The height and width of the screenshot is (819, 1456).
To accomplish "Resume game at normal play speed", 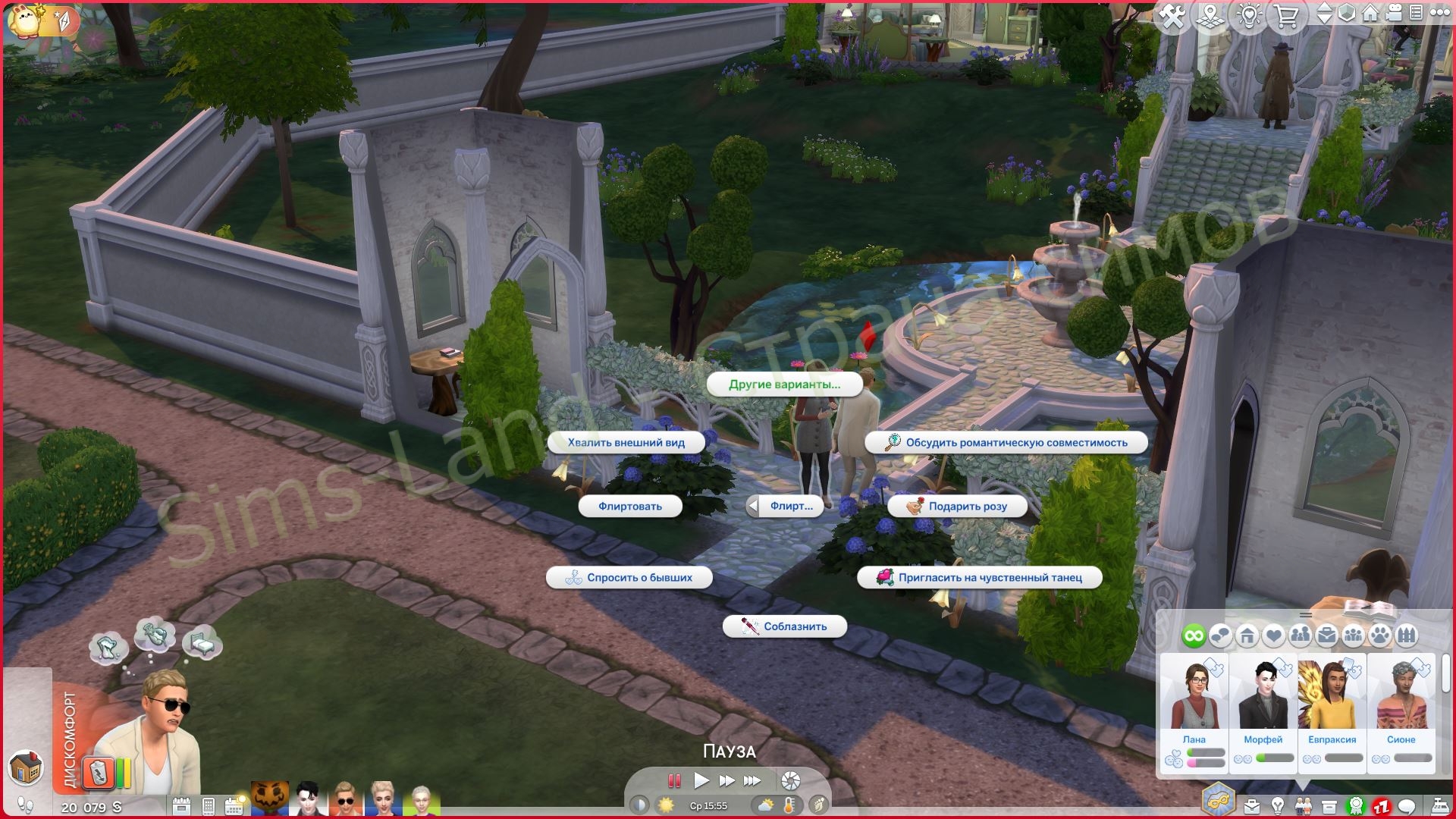I will (701, 780).
